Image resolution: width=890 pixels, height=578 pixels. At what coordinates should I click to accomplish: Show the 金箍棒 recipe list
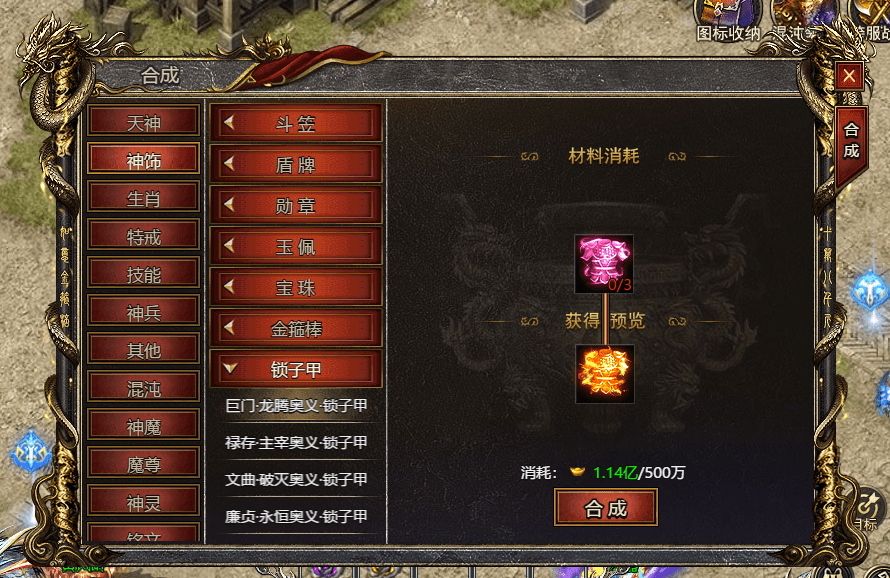pos(295,328)
